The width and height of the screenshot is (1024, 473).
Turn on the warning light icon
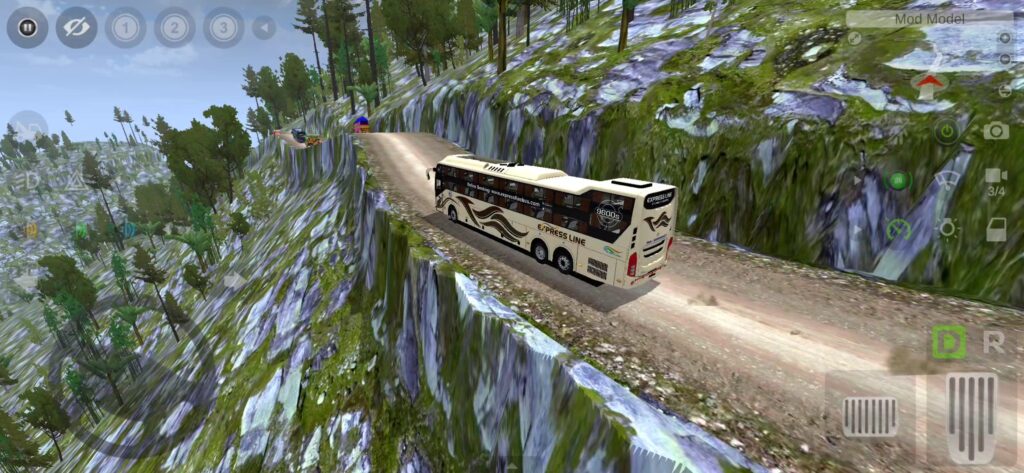coord(946,229)
